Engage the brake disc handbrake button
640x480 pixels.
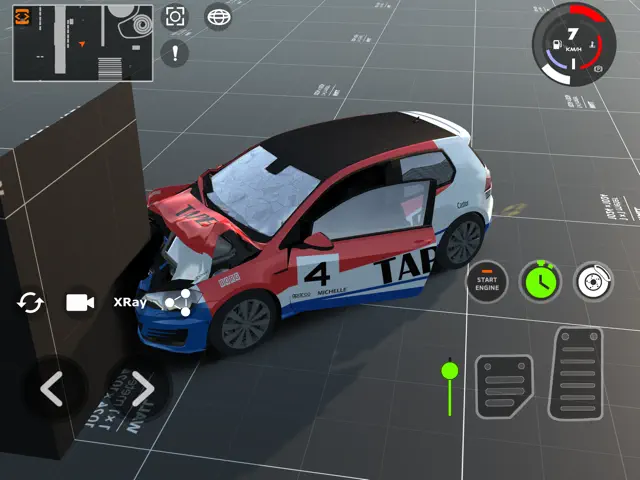[594, 282]
